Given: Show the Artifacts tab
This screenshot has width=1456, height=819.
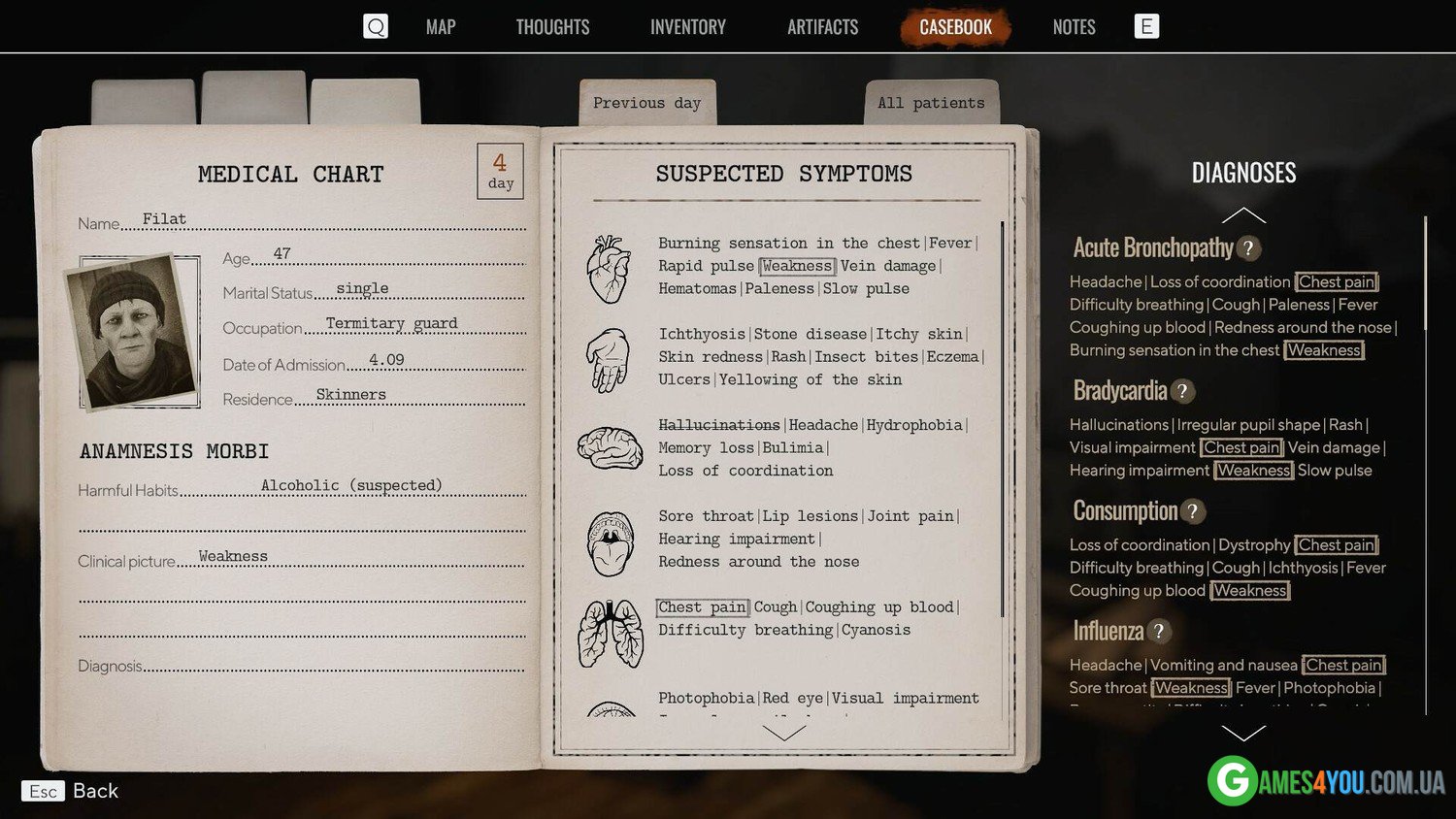Looking at the screenshot, I should pos(822,27).
